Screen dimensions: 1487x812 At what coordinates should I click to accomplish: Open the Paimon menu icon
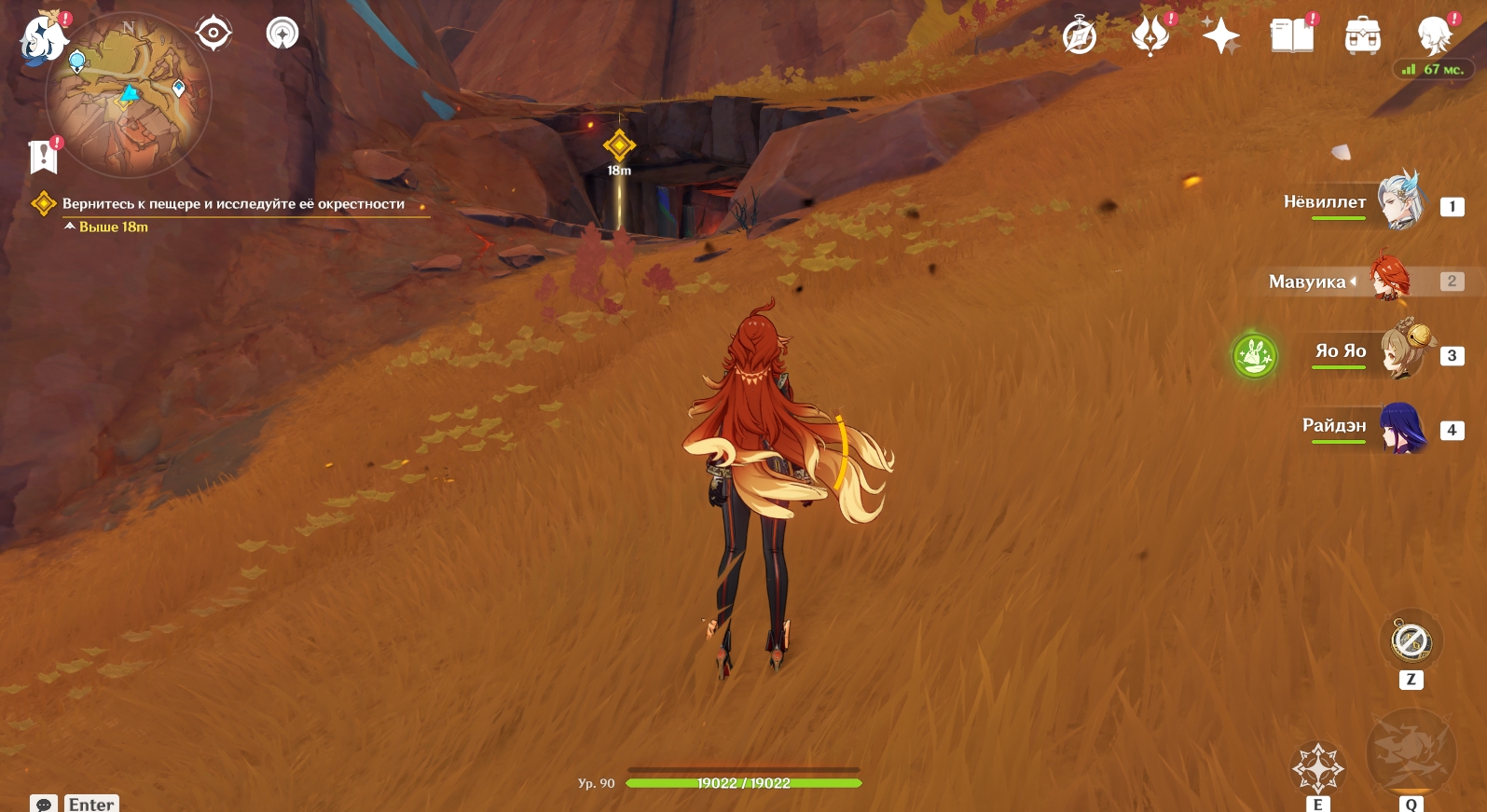43,39
